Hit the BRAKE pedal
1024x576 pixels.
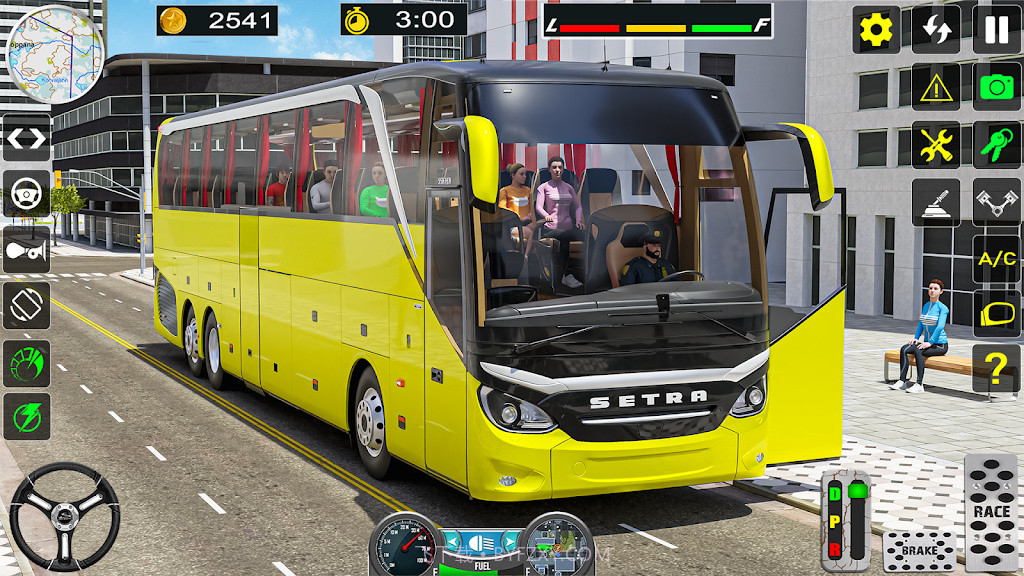[x=918, y=551]
